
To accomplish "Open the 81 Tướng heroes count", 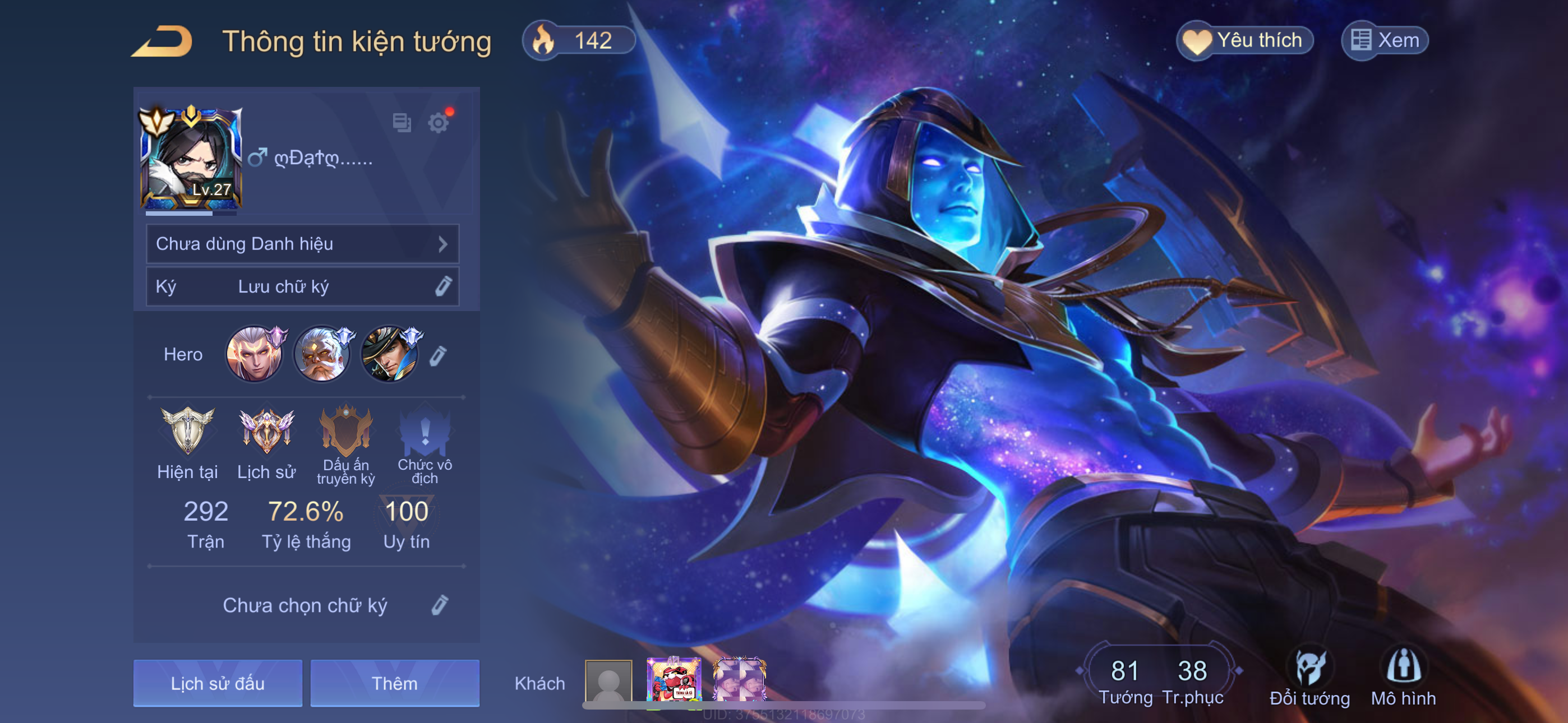I will [x=1125, y=680].
